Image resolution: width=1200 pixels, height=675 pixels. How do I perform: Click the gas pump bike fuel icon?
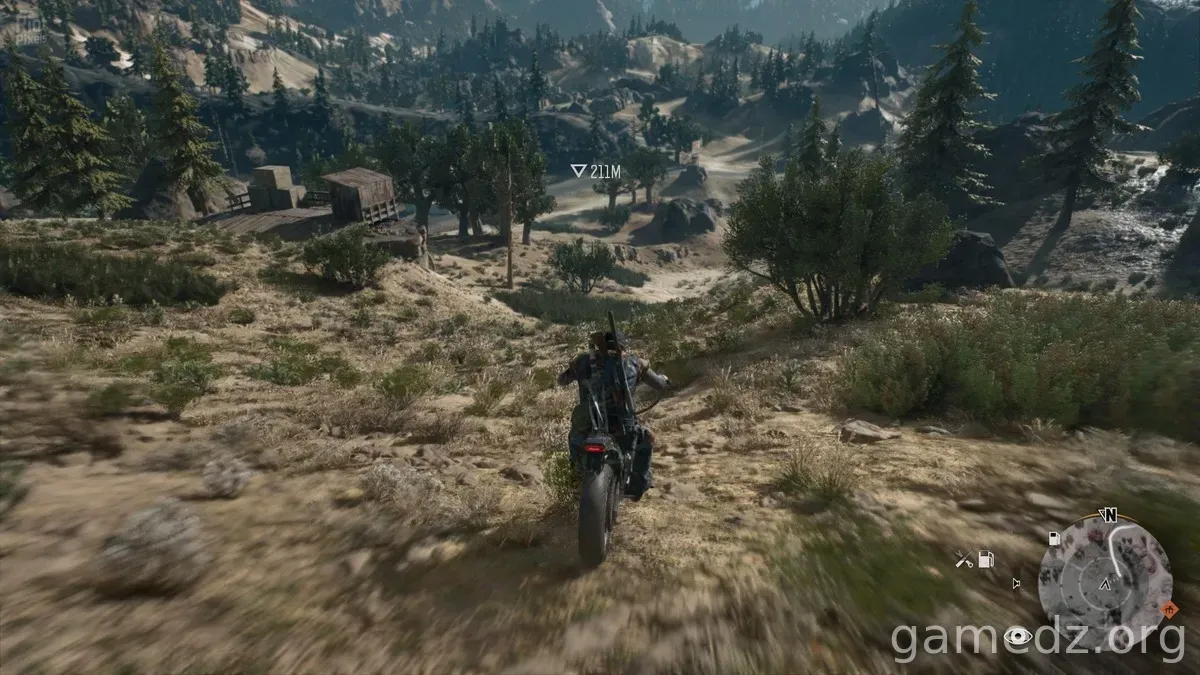(x=986, y=560)
